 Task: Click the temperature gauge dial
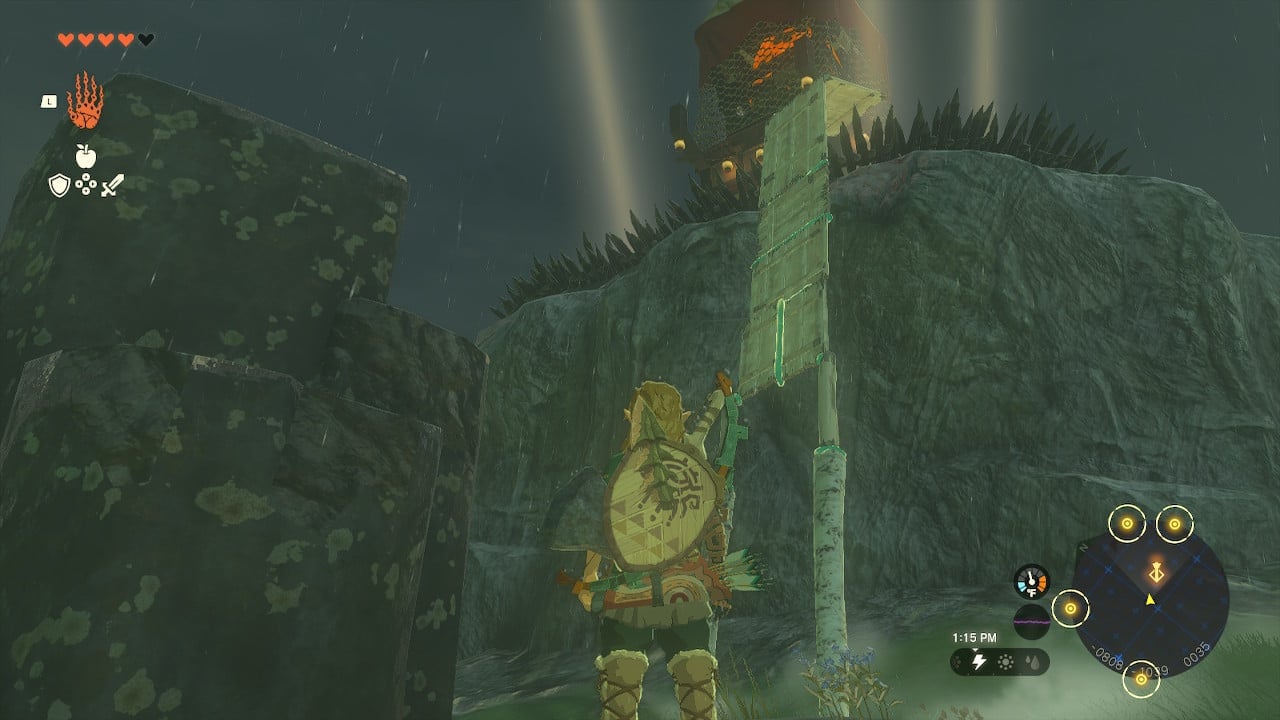tap(1031, 581)
